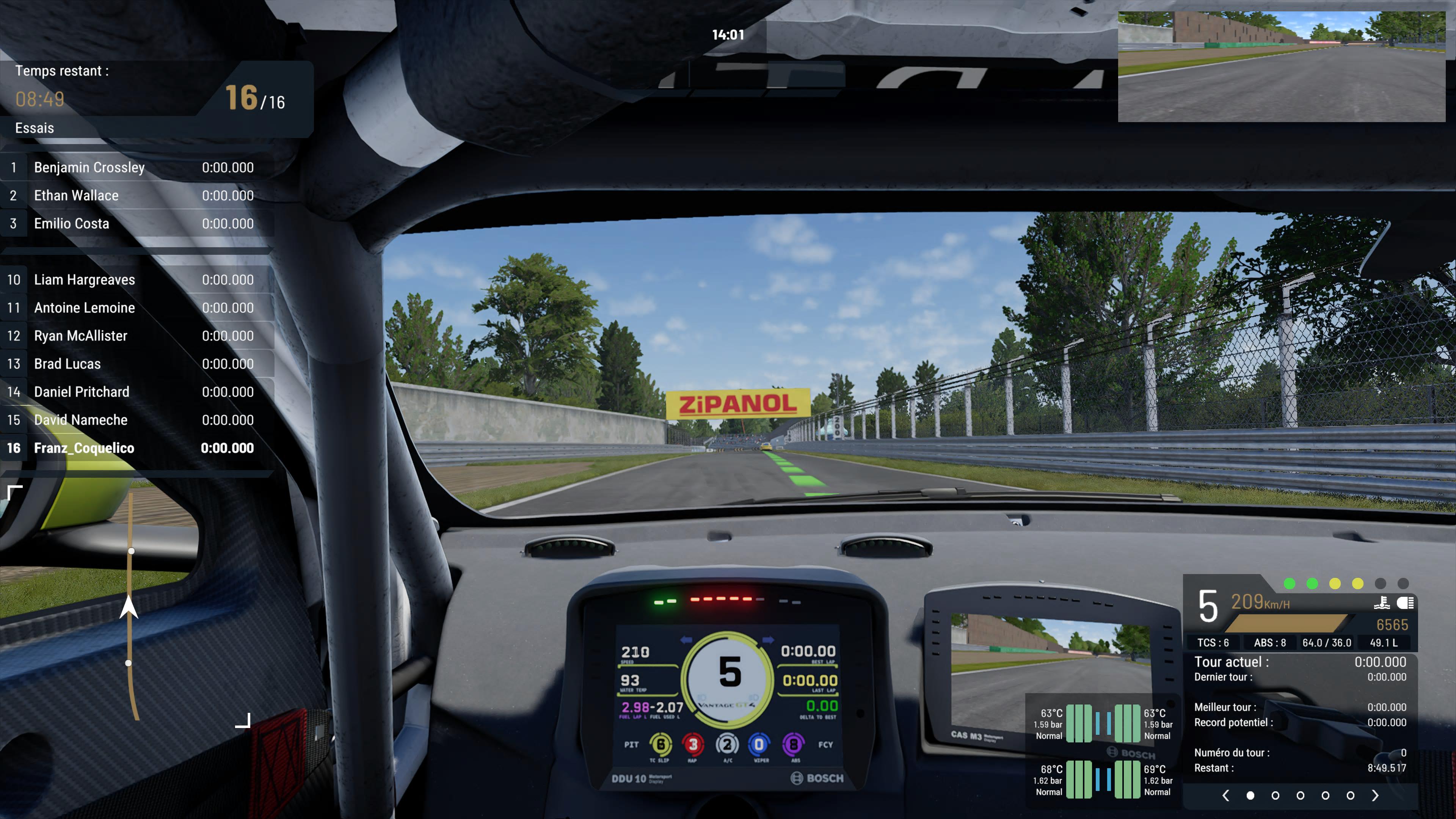Pick Ryan McAllister from the leaderboard
The height and width of the screenshot is (819, 1456).
point(136,336)
